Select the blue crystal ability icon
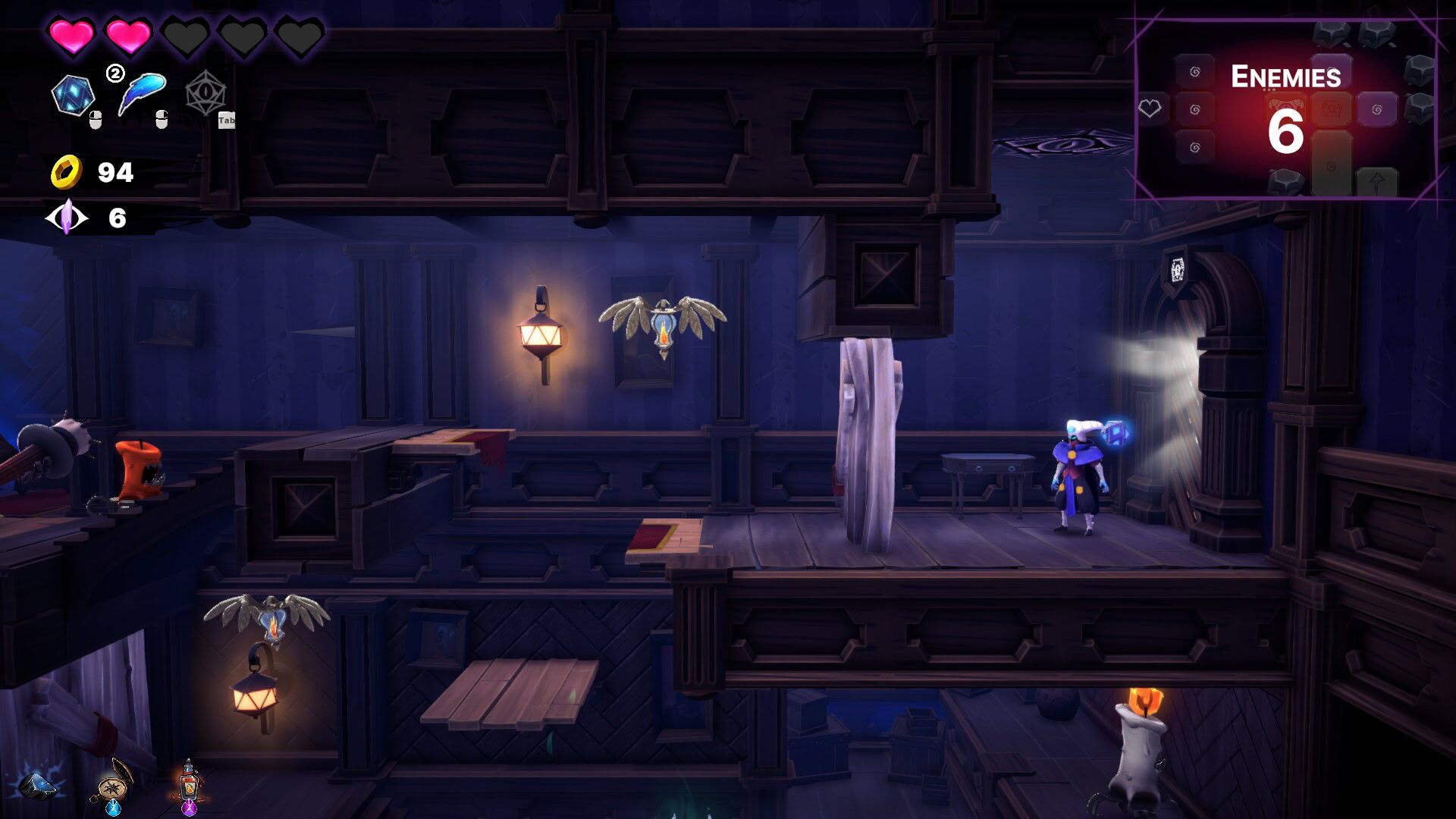 pyautogui.click(x=74, y=93)
